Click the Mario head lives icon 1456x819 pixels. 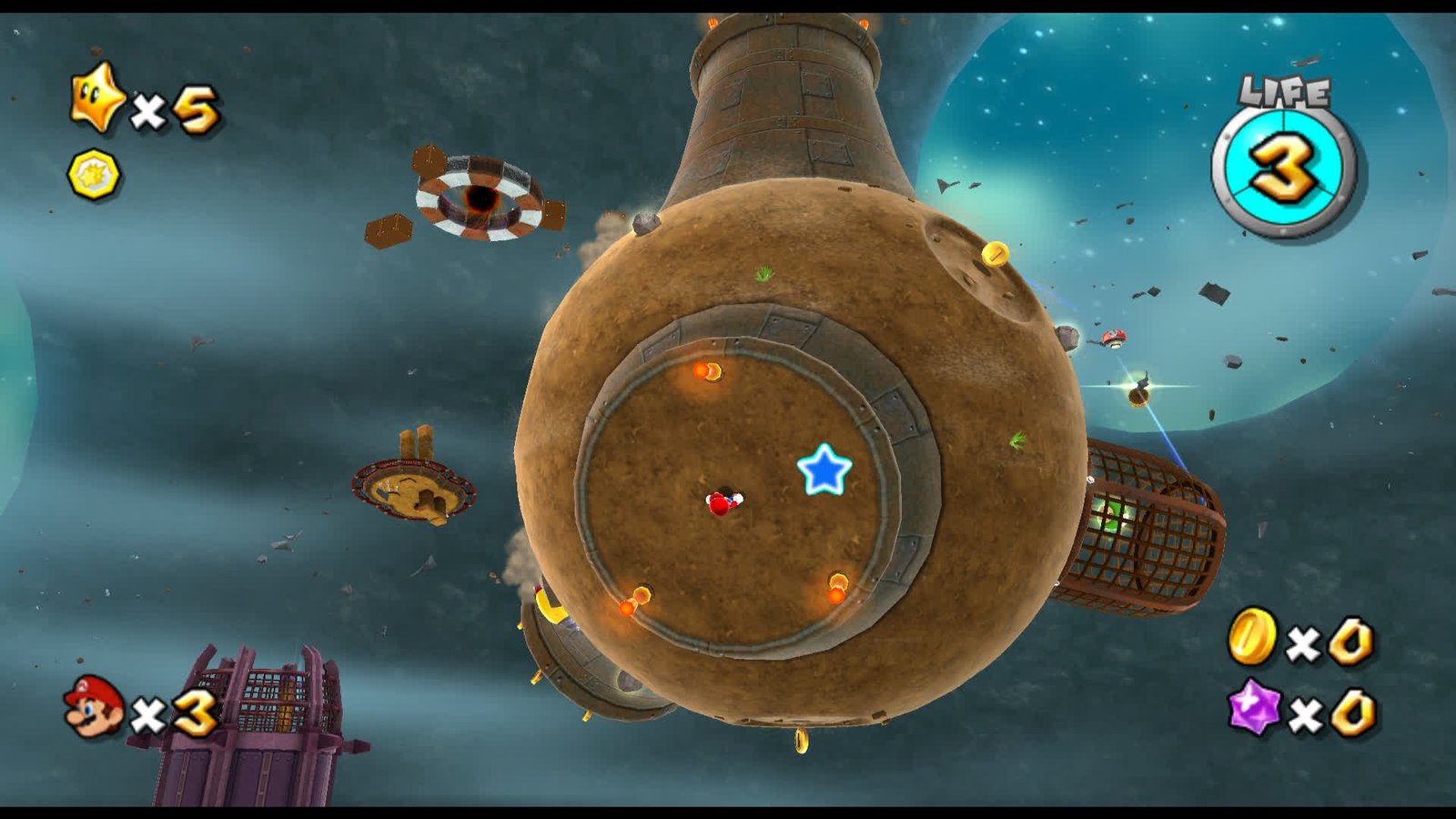click(94, 705)
